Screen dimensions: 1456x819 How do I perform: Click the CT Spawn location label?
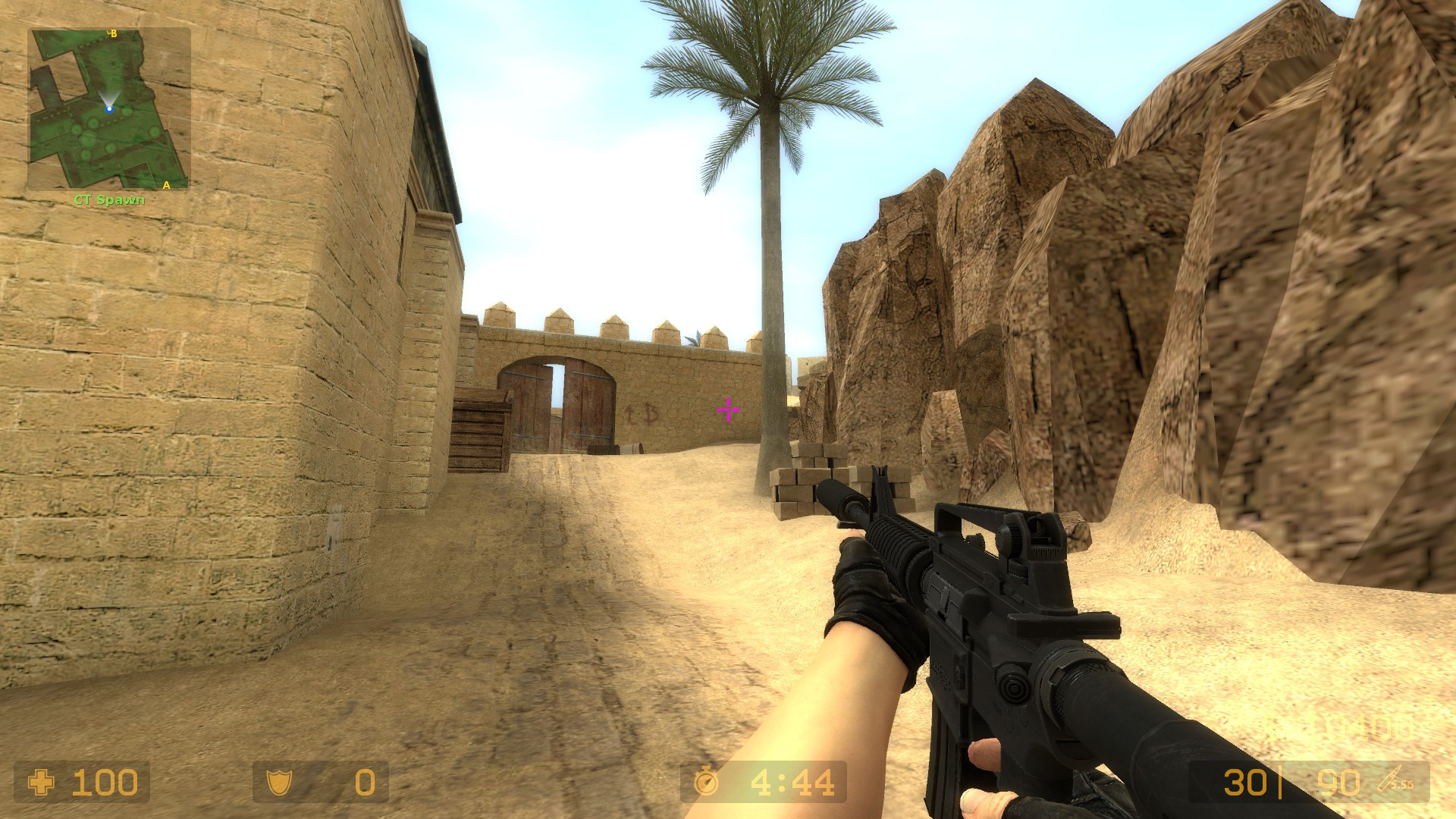pos(108,199)
